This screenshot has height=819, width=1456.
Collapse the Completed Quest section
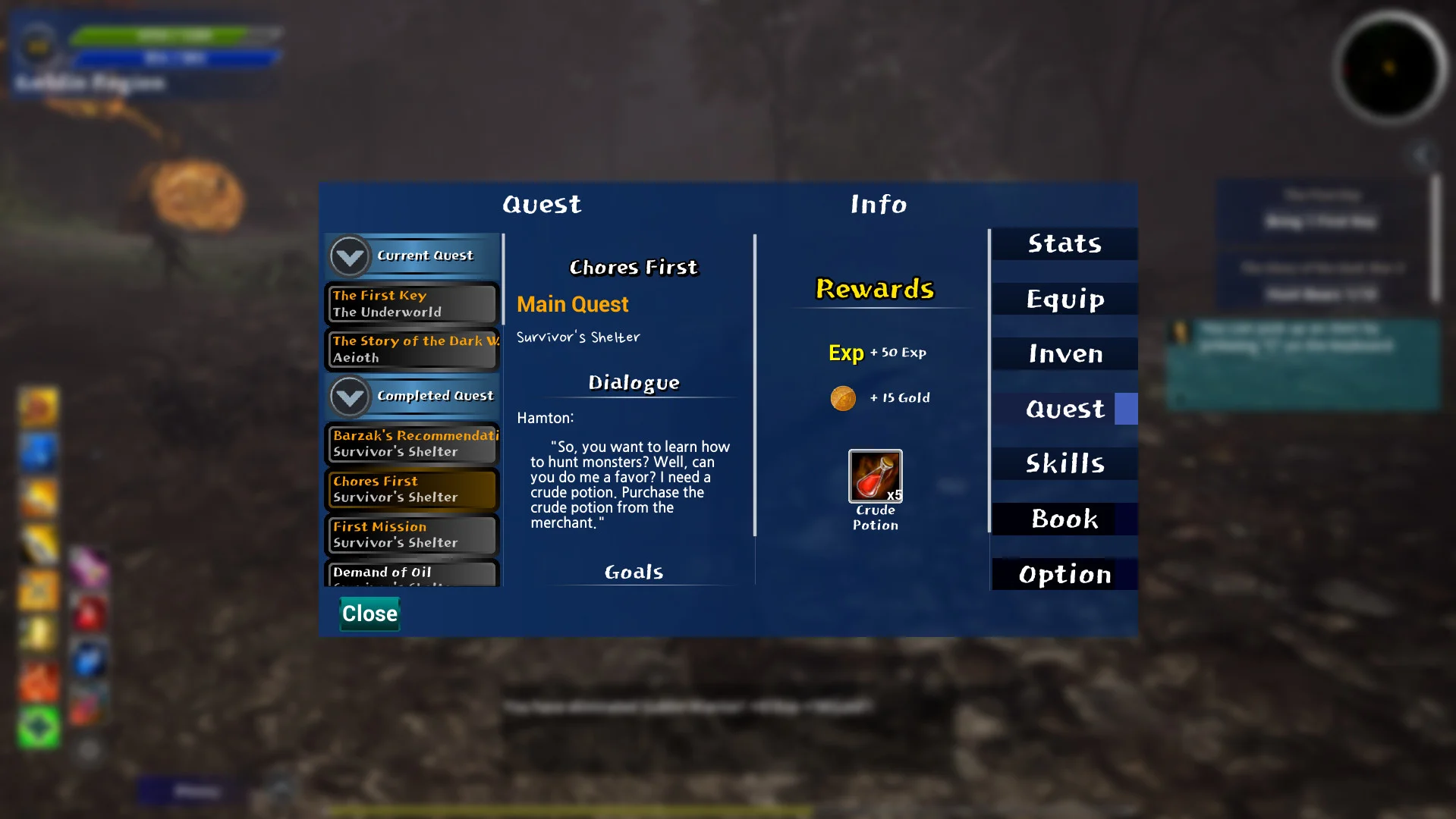pyautogui.click(x=349, y=397)
